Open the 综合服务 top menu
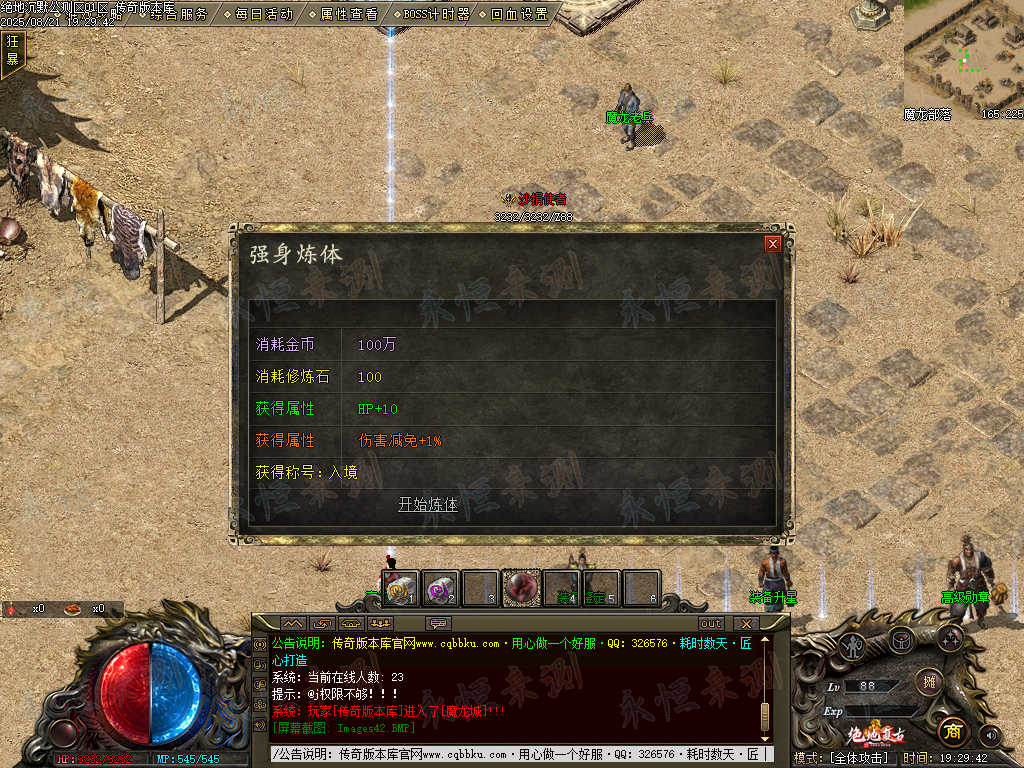Screen dimensions: 1024x768 (x=180, y=14)
